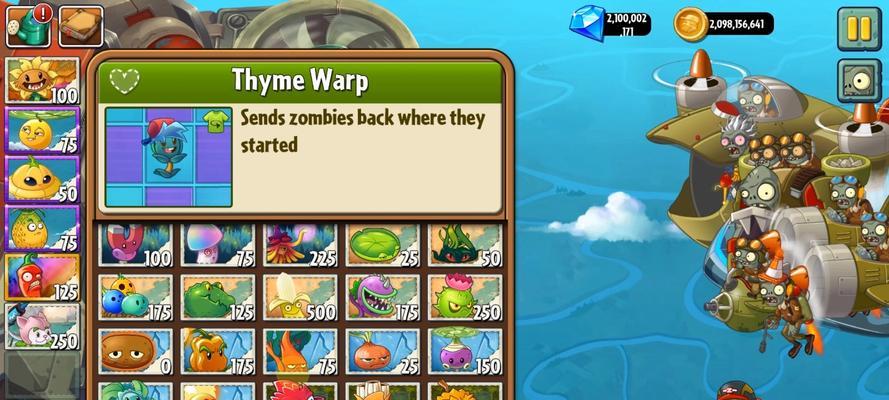The image size is (889, 400).
Task: Choose the orange pepper plant costing 175
Action: point(218,352)
